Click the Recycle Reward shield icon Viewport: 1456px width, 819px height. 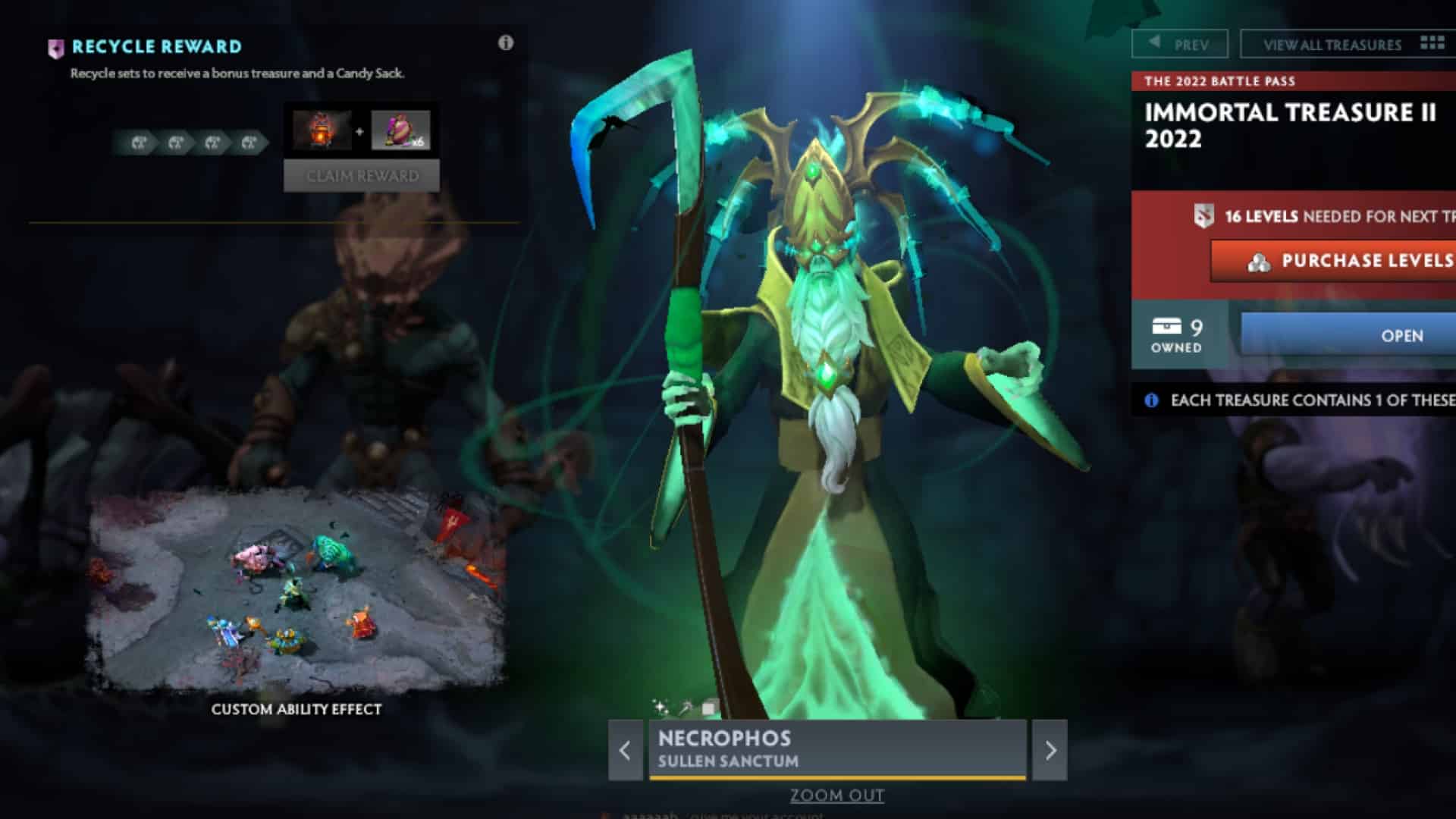(56, 46)
